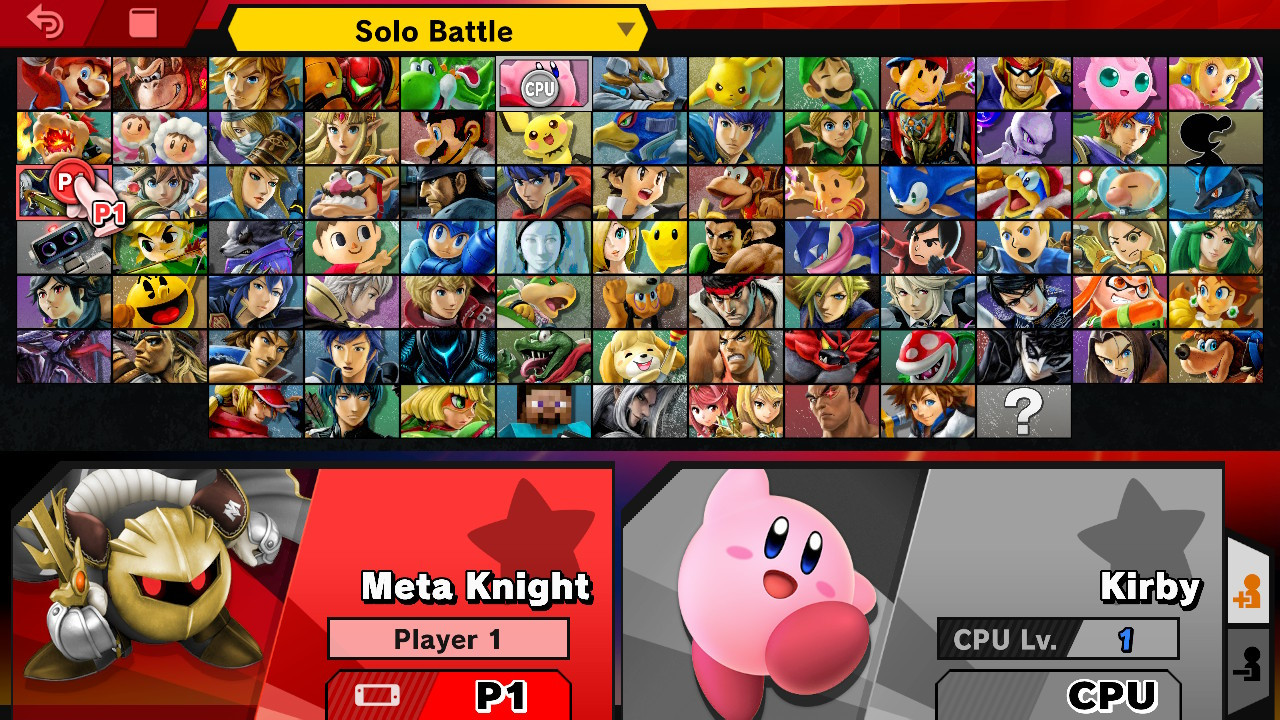The image size is (1280, 720).
Task: Select Banjo & Kazooie's portrait
Action: click(x=1216, y=355)
